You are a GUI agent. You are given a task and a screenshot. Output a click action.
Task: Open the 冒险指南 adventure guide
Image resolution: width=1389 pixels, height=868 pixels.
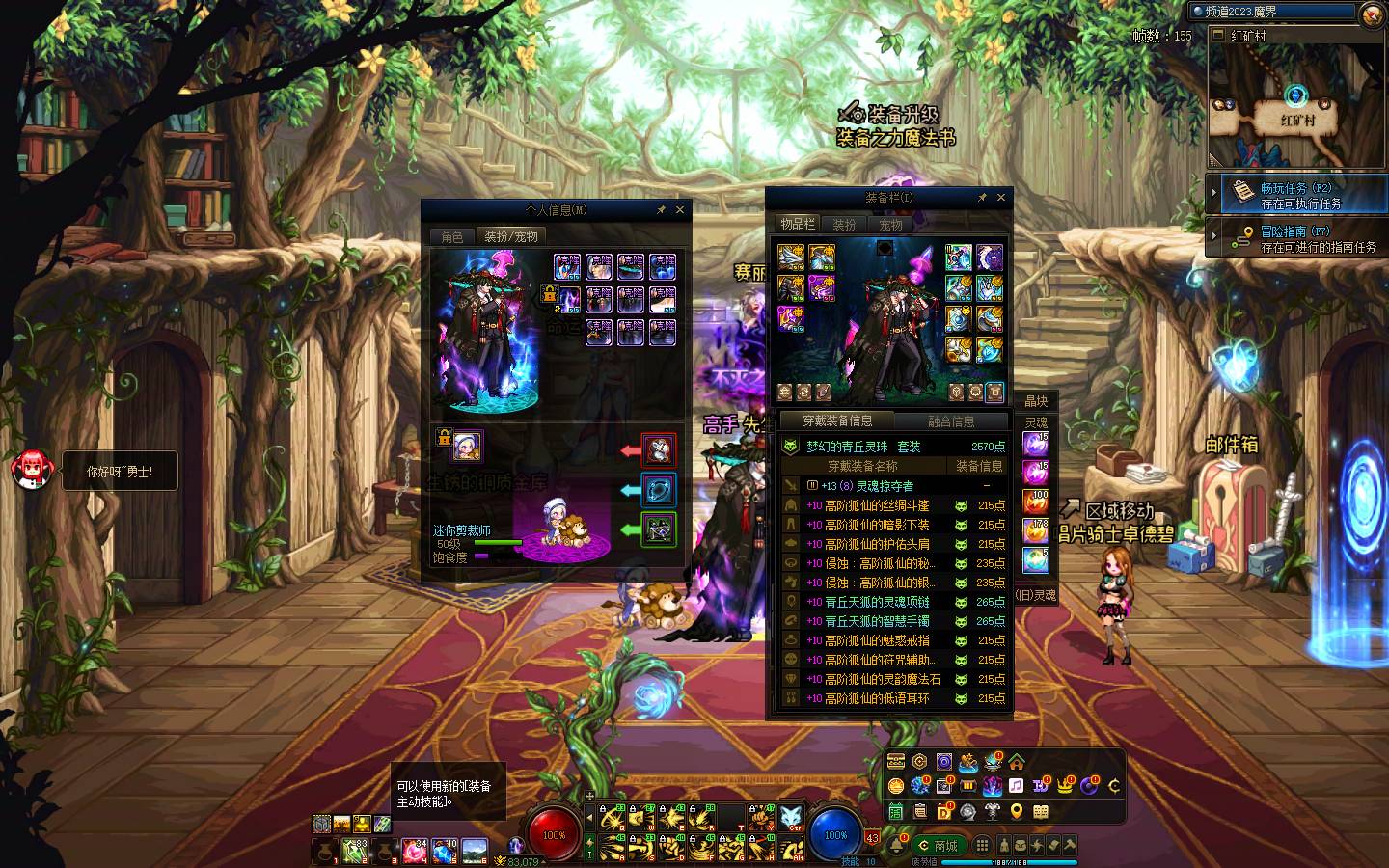pos(1295,238)
